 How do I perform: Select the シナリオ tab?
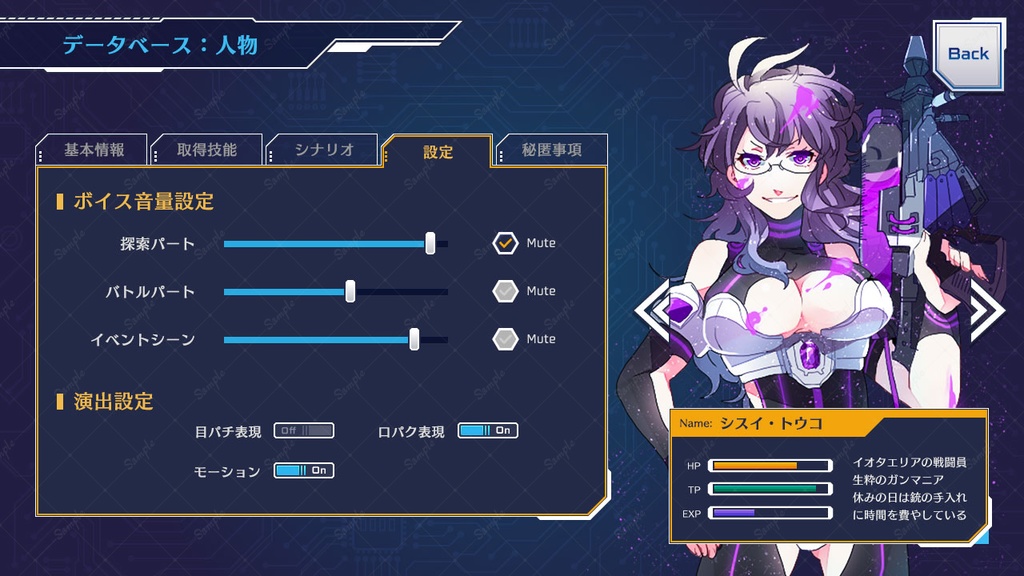coord(324,150)
